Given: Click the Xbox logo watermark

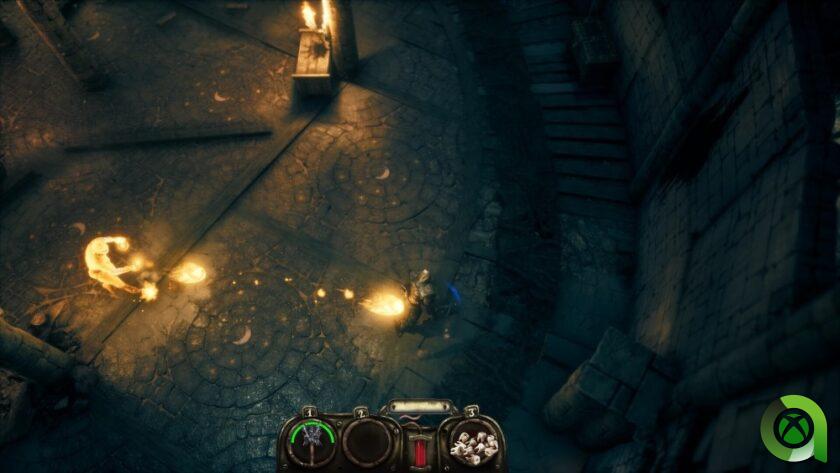Looking at the screenshot, I should coord(794,429).
